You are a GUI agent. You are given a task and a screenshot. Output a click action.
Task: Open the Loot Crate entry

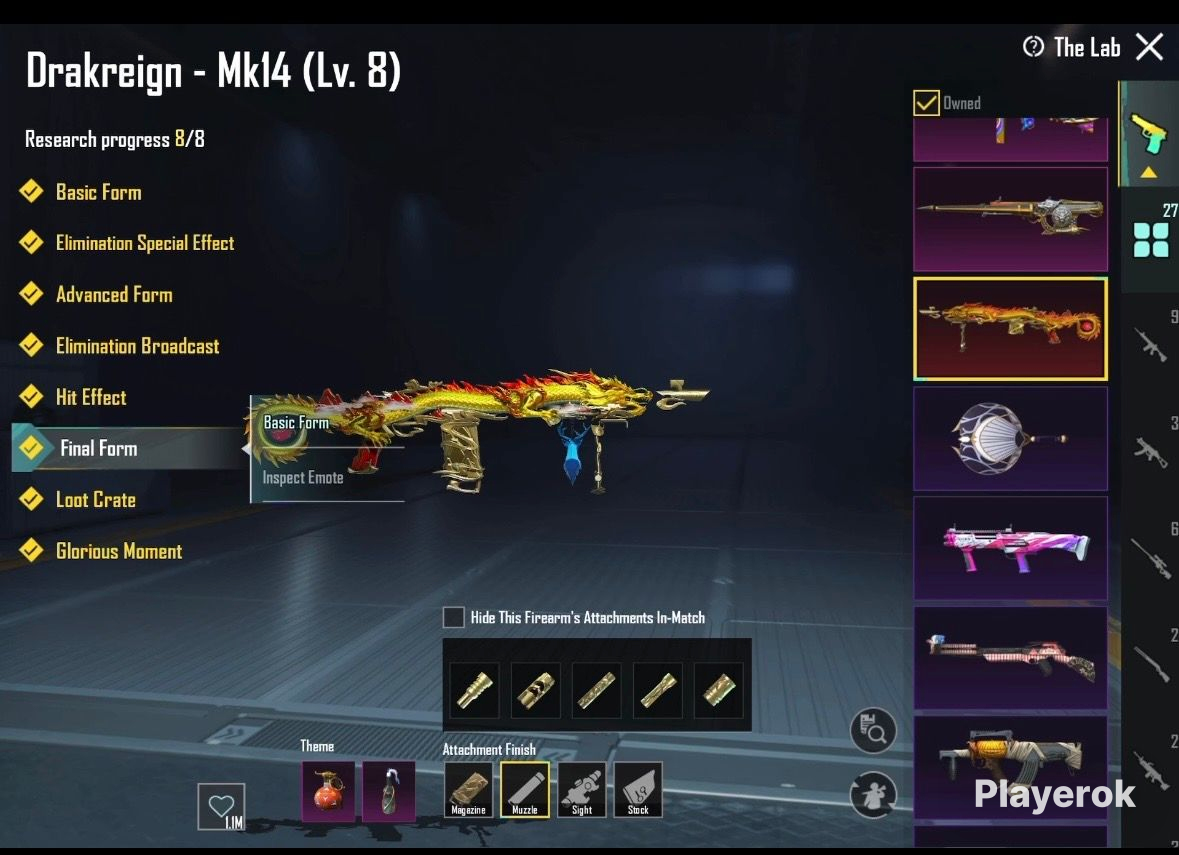(x=95, y=500)
